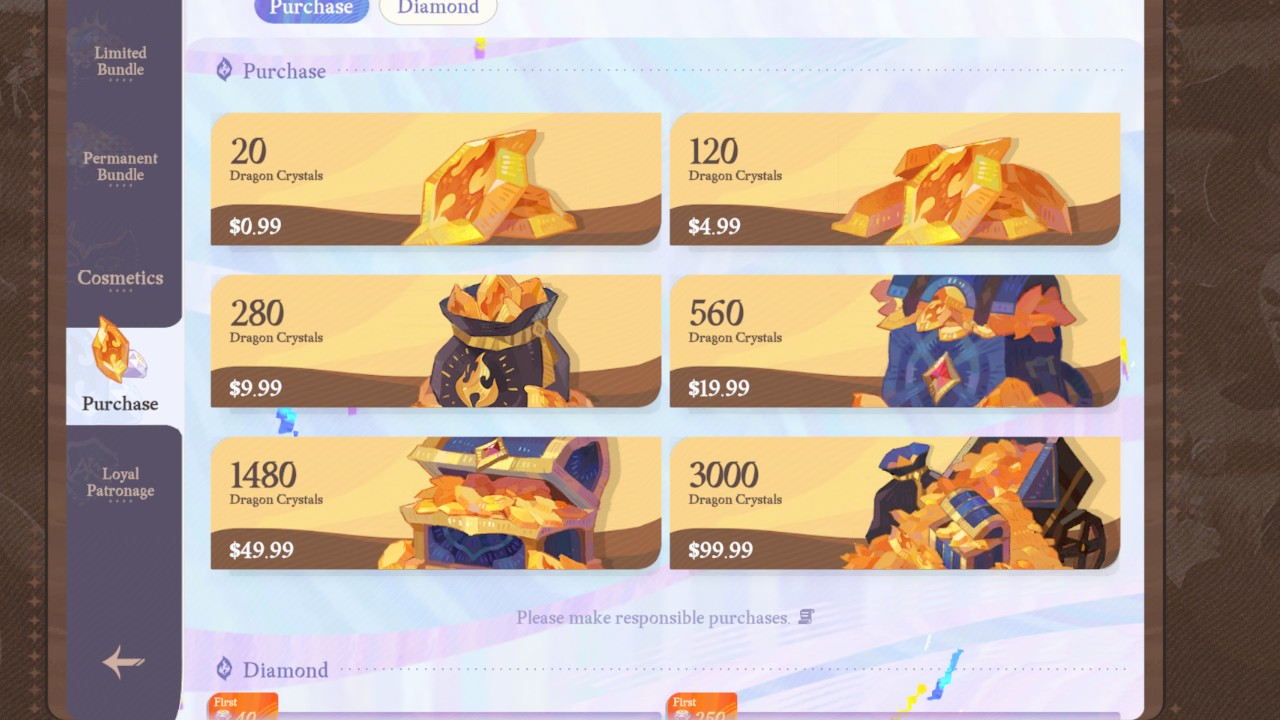Open the Limited Bundle section
The width and height of the screenshot is (1280, 720).
point(119,61)
